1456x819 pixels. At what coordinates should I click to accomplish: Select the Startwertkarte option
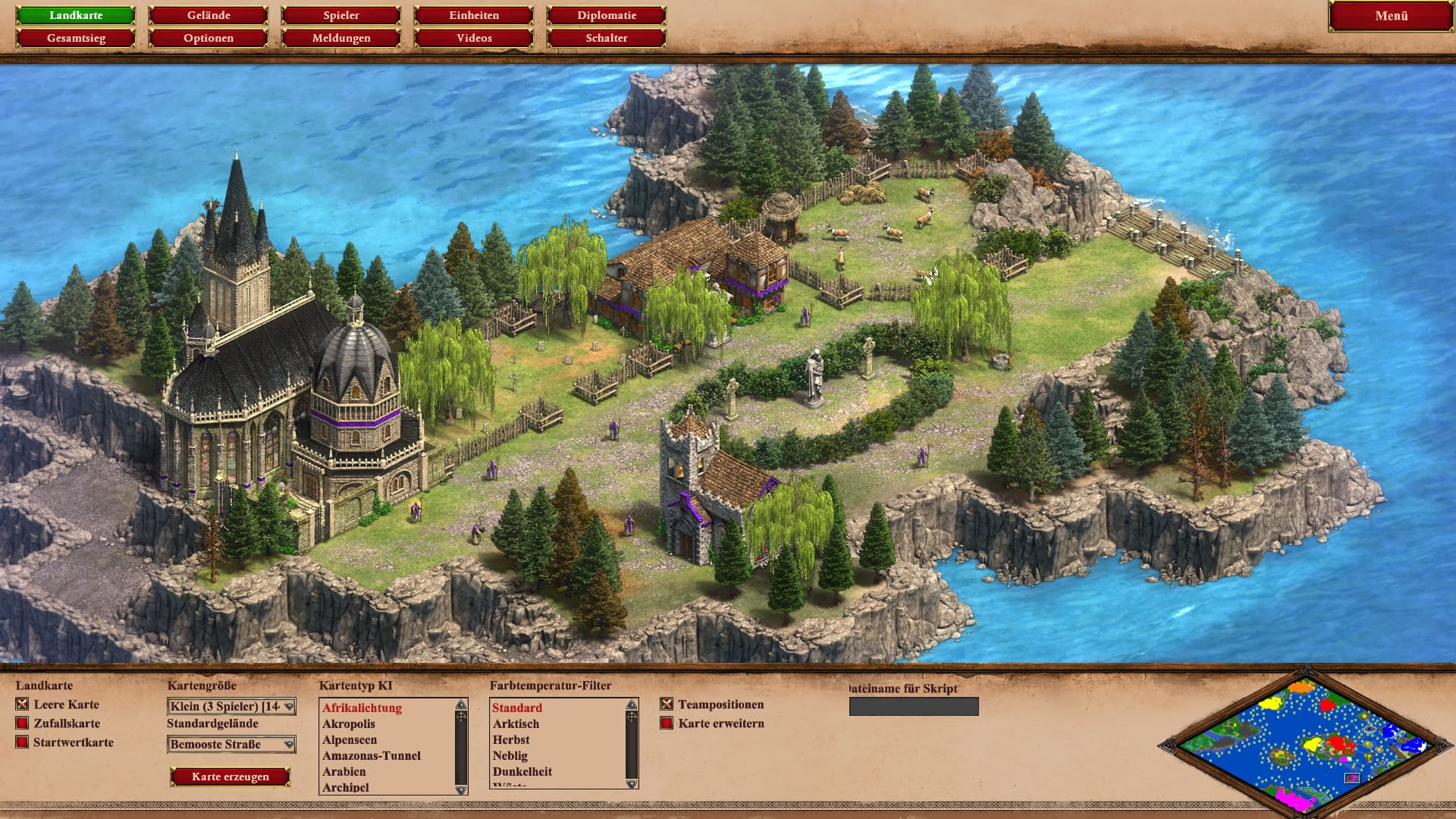click(23, 742)
